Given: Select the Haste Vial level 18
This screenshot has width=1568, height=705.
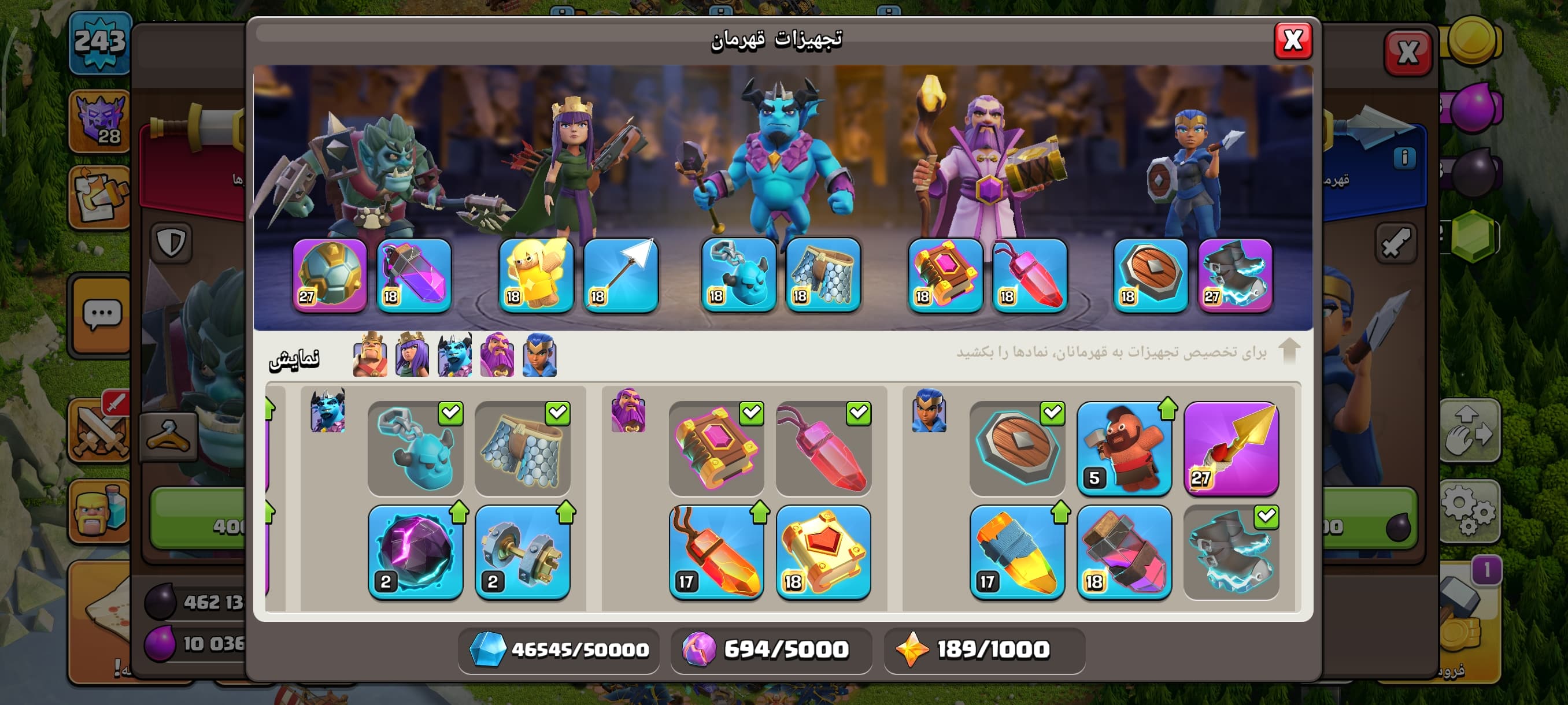Looking at the screenshot, I should point(1123,552).
